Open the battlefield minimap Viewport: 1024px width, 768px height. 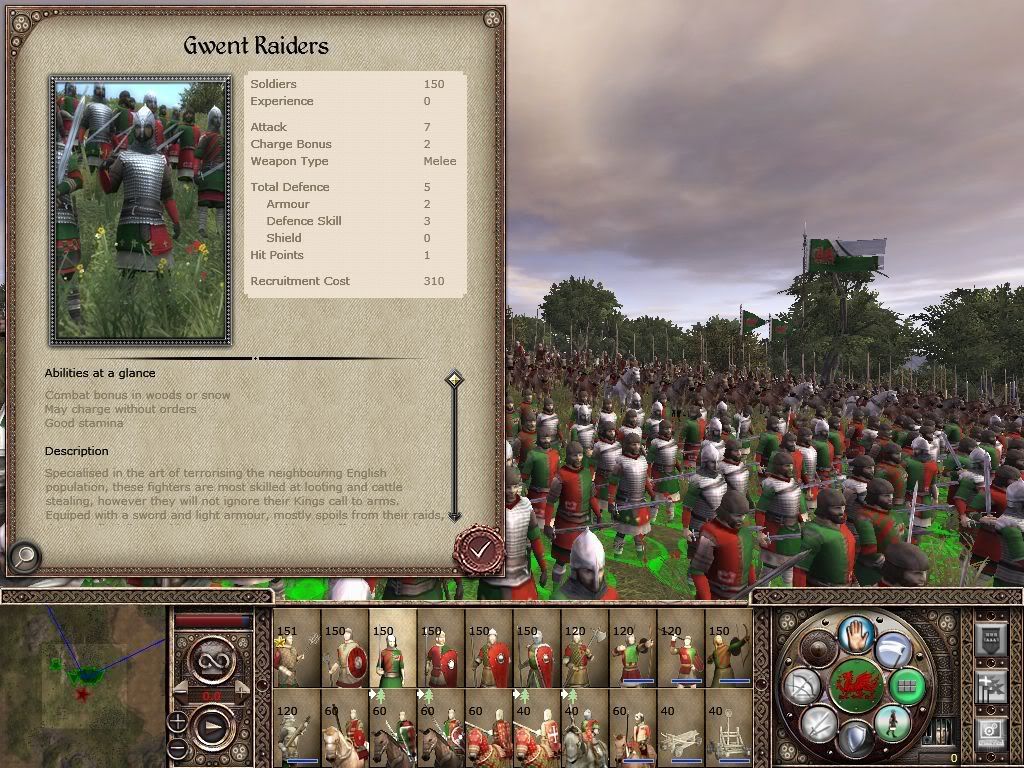click(82, 680)
